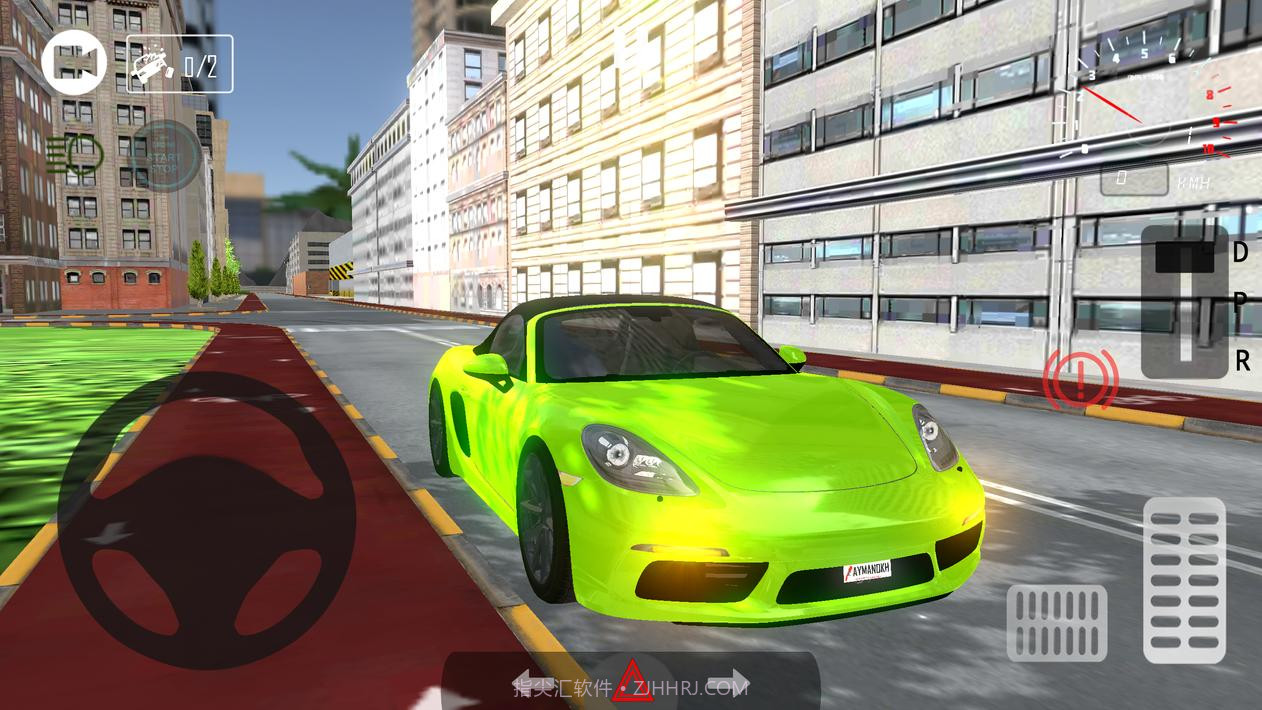Screen dimensions: 1262x710
Task: Tap the engine Start/Stop button
Action: pyautogui.click(x=165, y=156)
